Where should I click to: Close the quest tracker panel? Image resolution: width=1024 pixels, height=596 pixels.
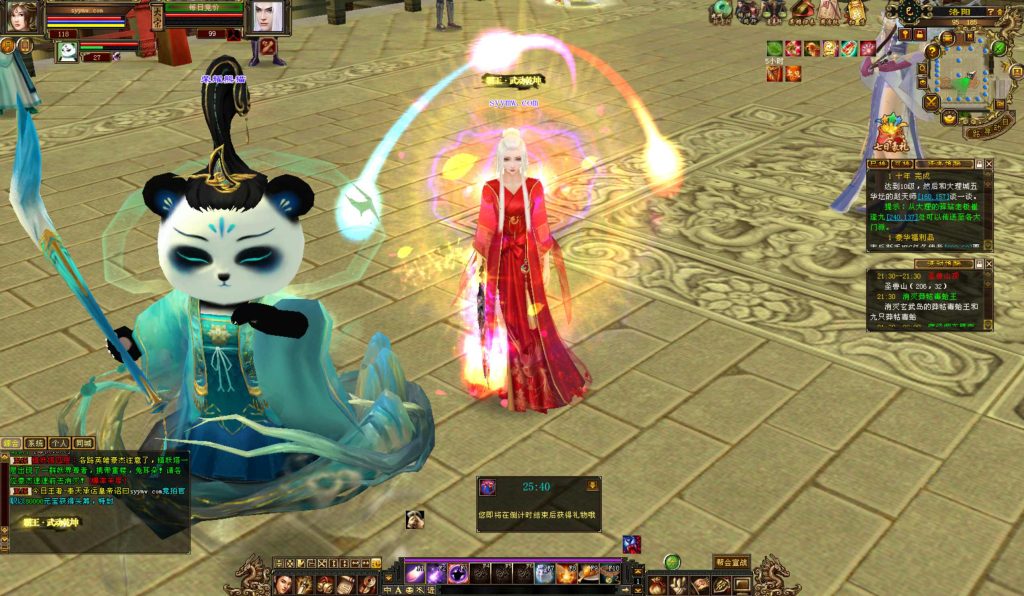pyautogui.click(x=989, y=163)
